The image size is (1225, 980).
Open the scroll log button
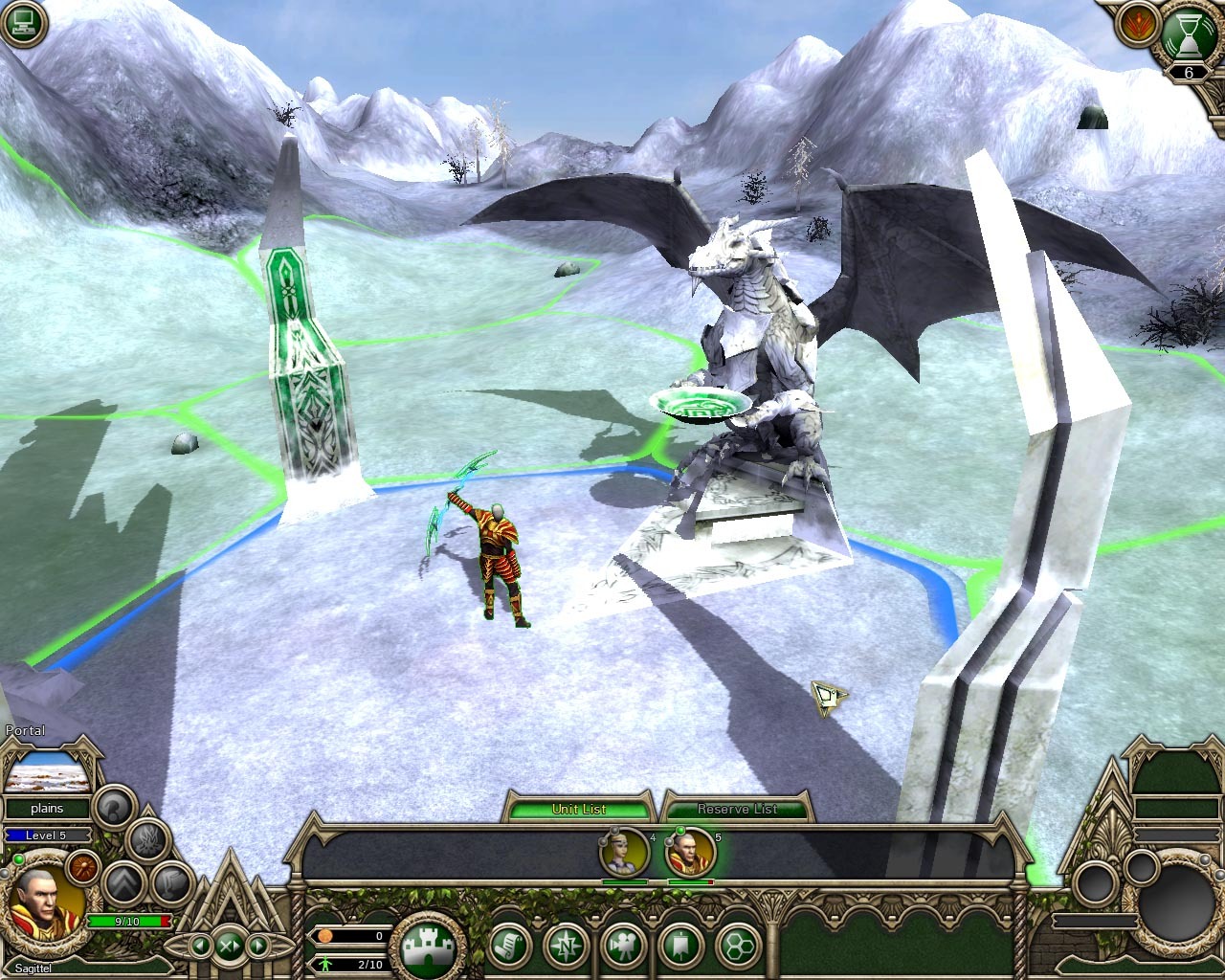(511, 947)
